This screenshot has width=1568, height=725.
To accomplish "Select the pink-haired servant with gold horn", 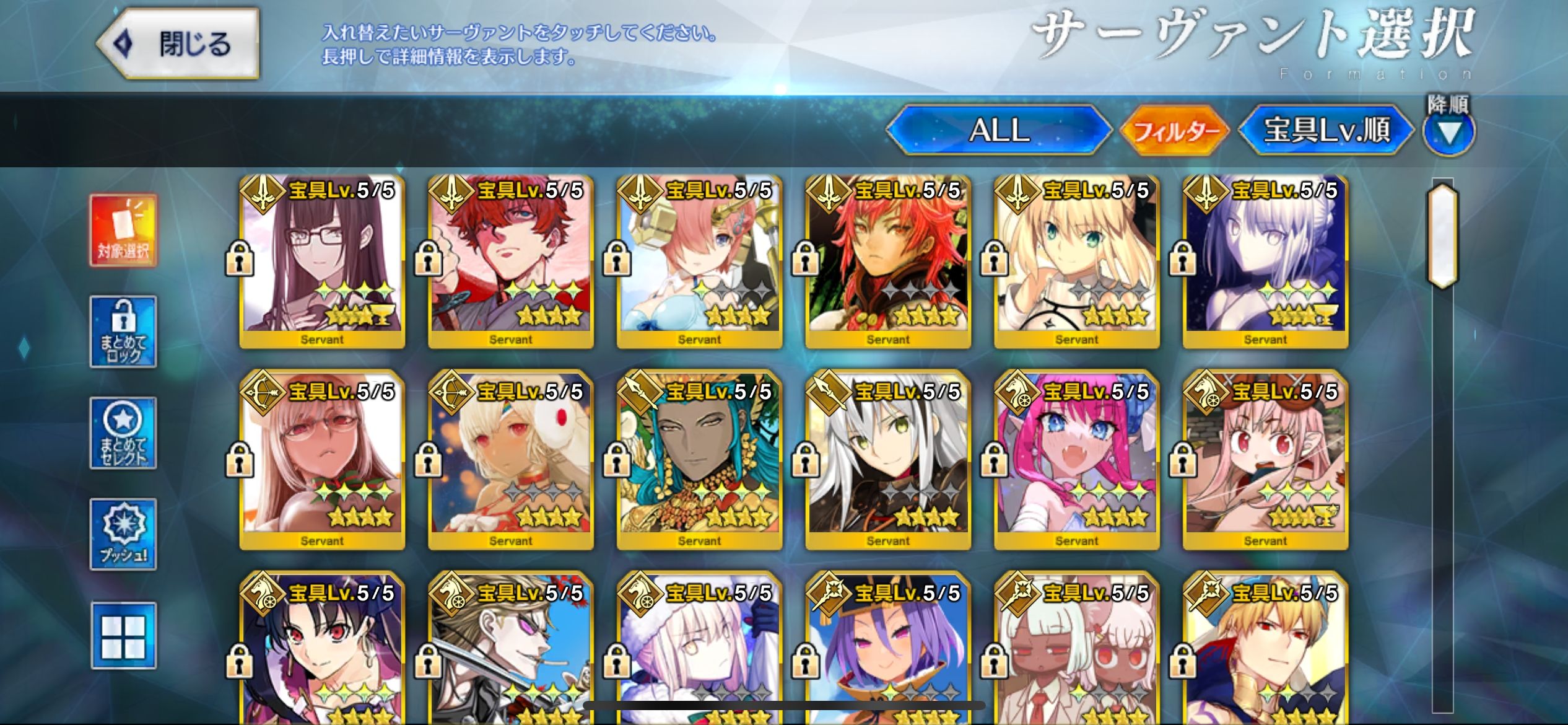I will (x=699, y=261).
